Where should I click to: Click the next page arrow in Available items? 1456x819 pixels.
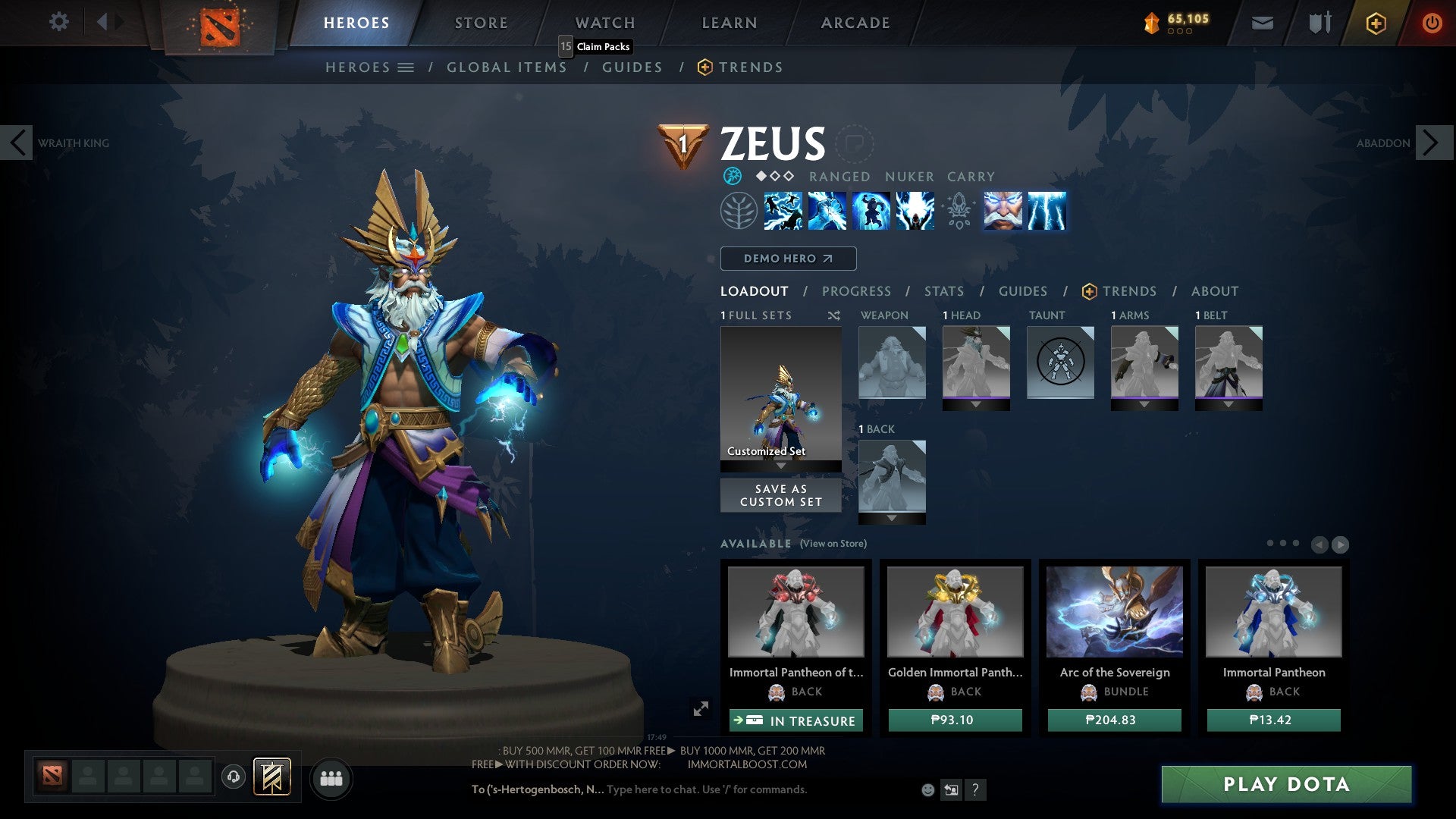click(1341, 544)
